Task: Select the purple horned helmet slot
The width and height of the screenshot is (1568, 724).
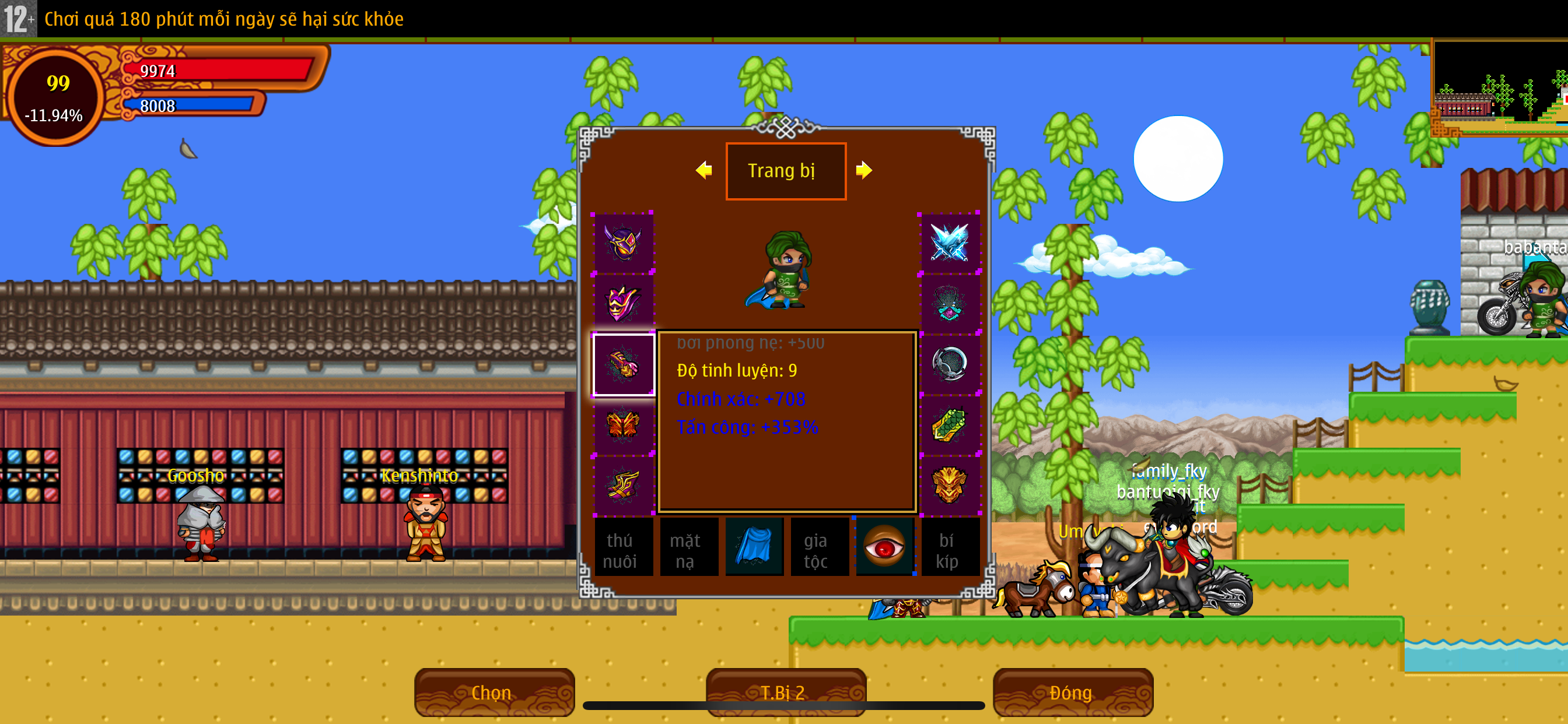Action: (622, 242)
